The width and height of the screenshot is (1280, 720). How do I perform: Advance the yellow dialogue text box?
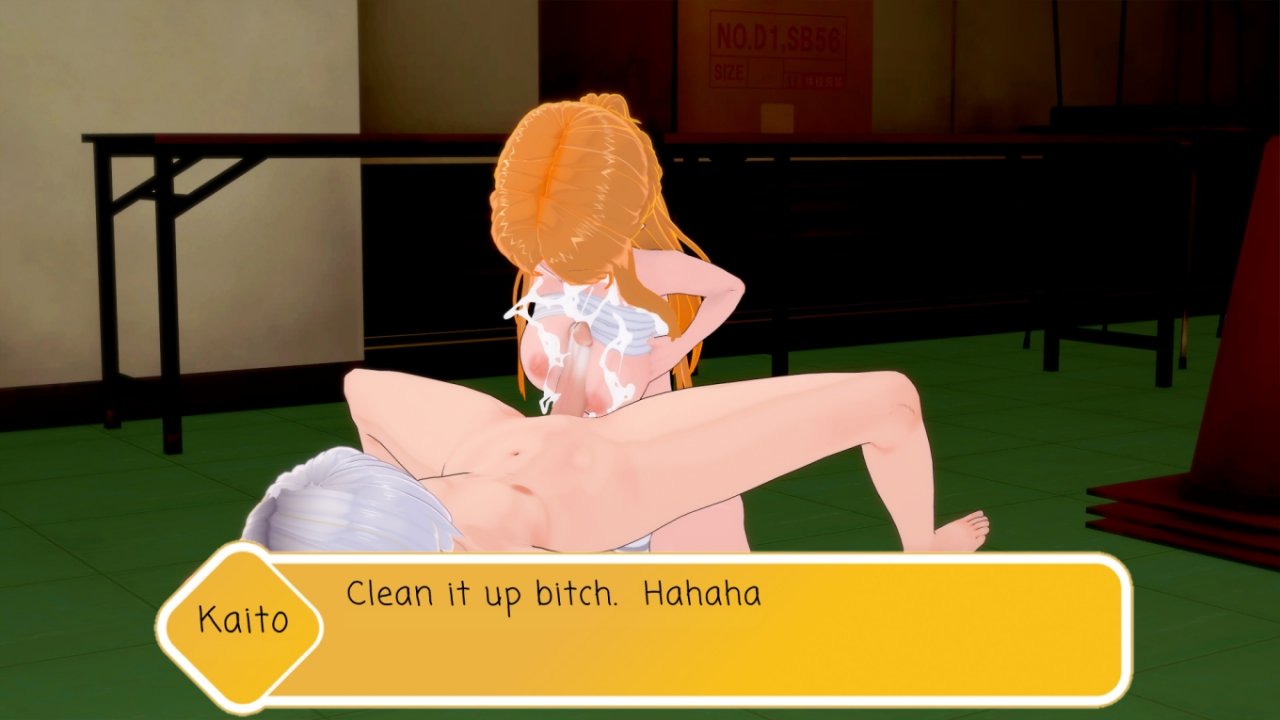point(700,628)
